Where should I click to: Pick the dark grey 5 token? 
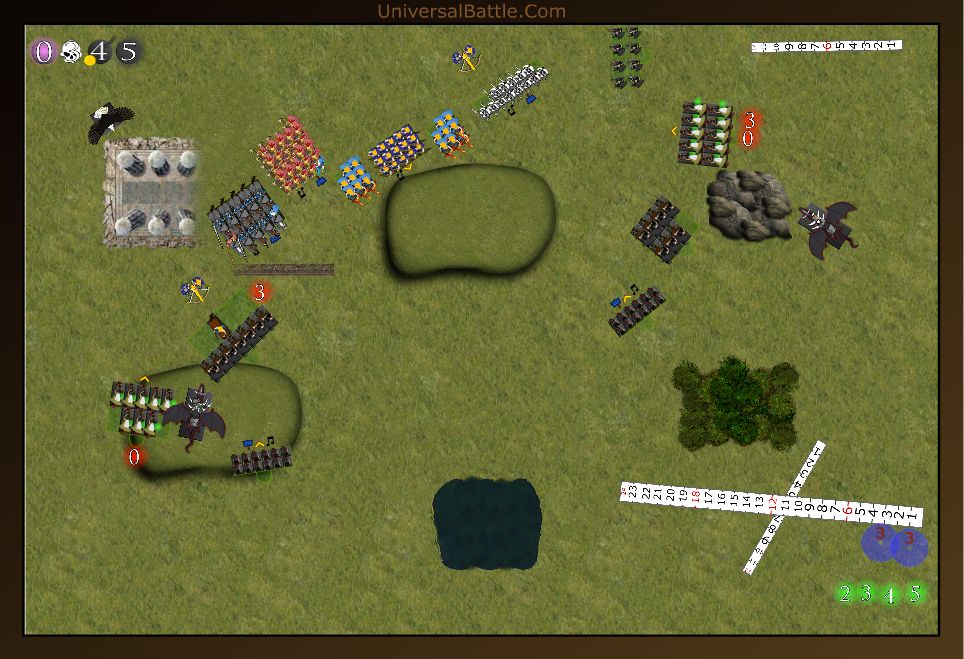point(128,52)
